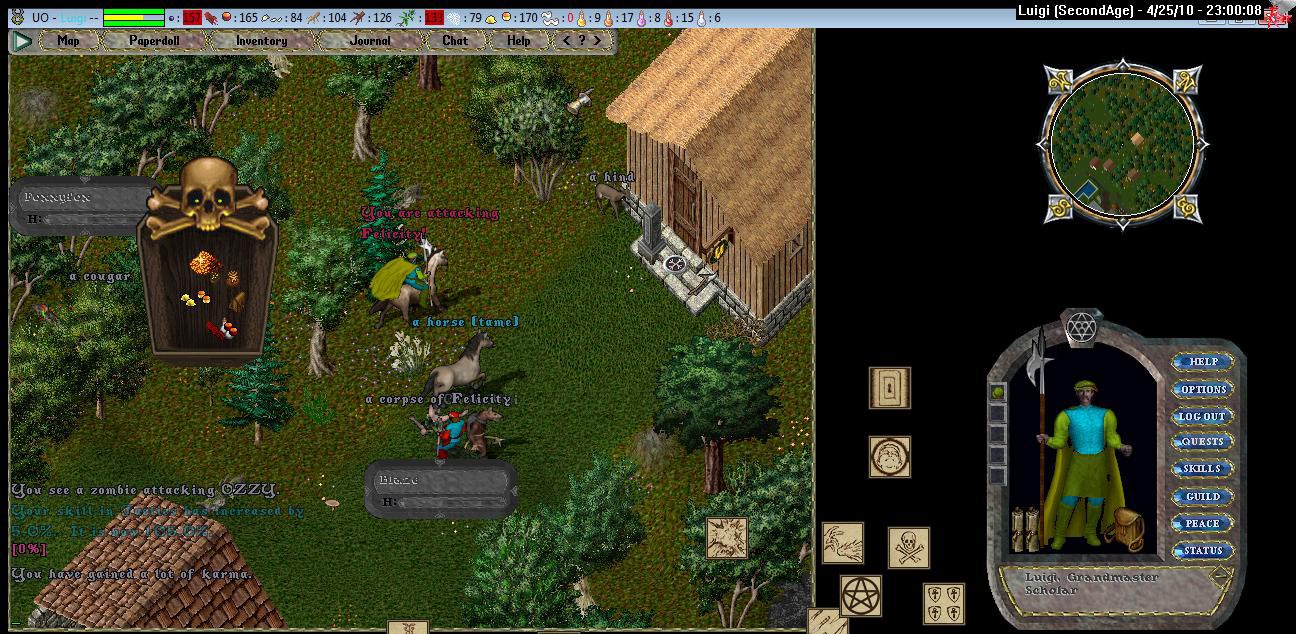Toggle the PEACE war mode button

(1202, 523)
